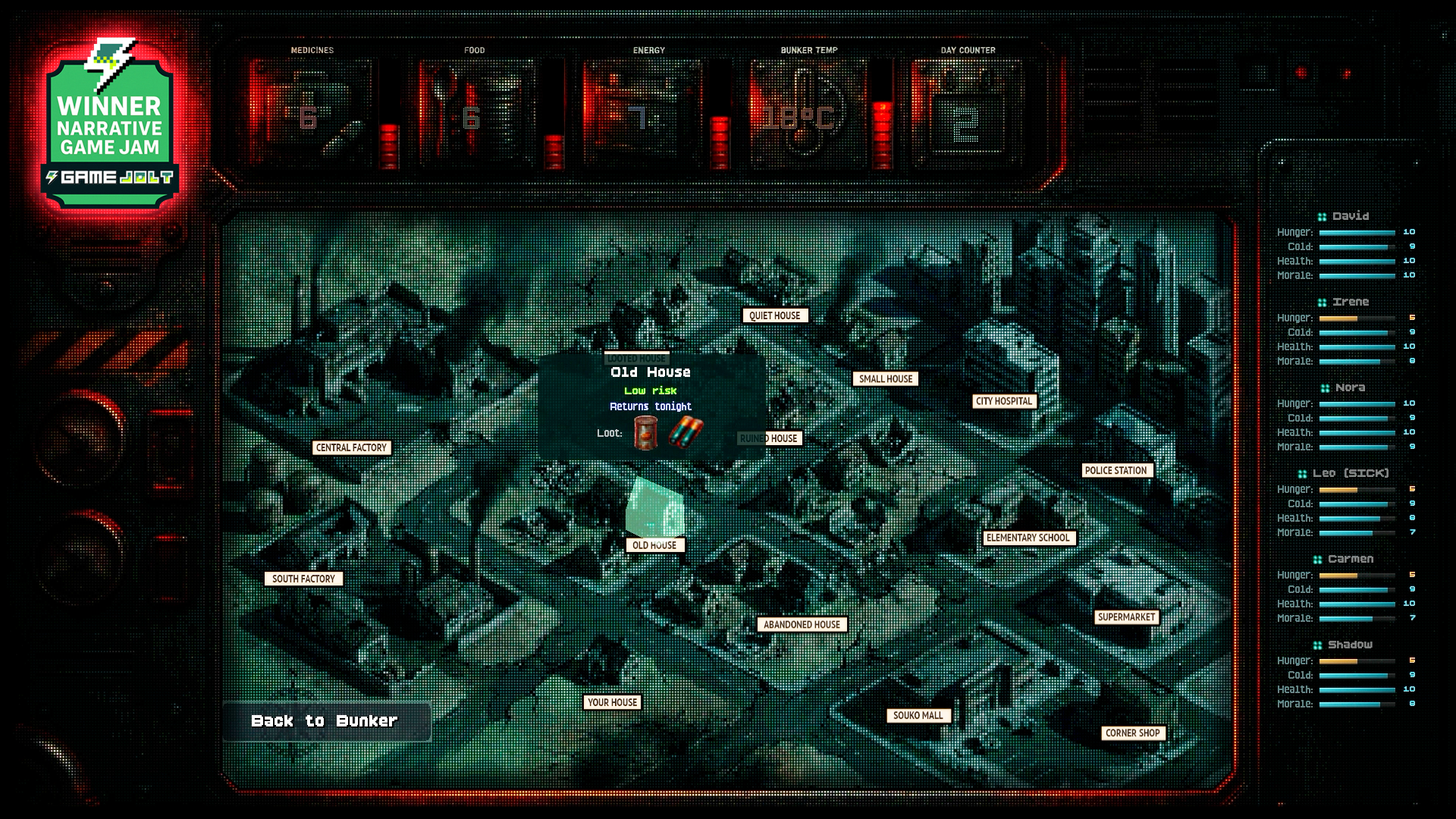The height and width of the screenshot is (819, 1456).
Task: Click the Police Station label
Action: [x=1116, y=470]
